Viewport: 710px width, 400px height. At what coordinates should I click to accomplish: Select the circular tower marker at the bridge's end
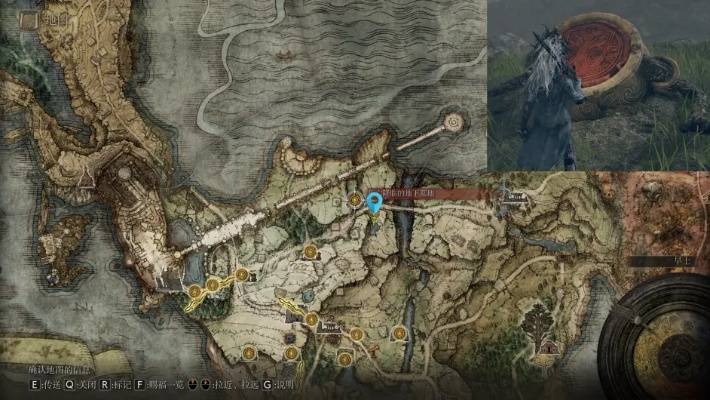(x=454, y=122)
